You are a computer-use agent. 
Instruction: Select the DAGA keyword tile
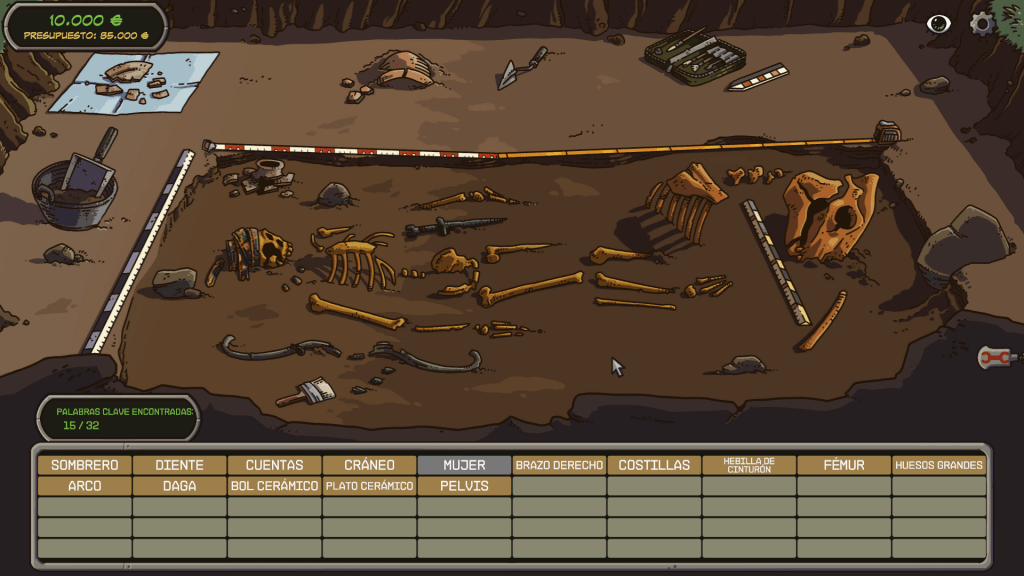[180, 486]
